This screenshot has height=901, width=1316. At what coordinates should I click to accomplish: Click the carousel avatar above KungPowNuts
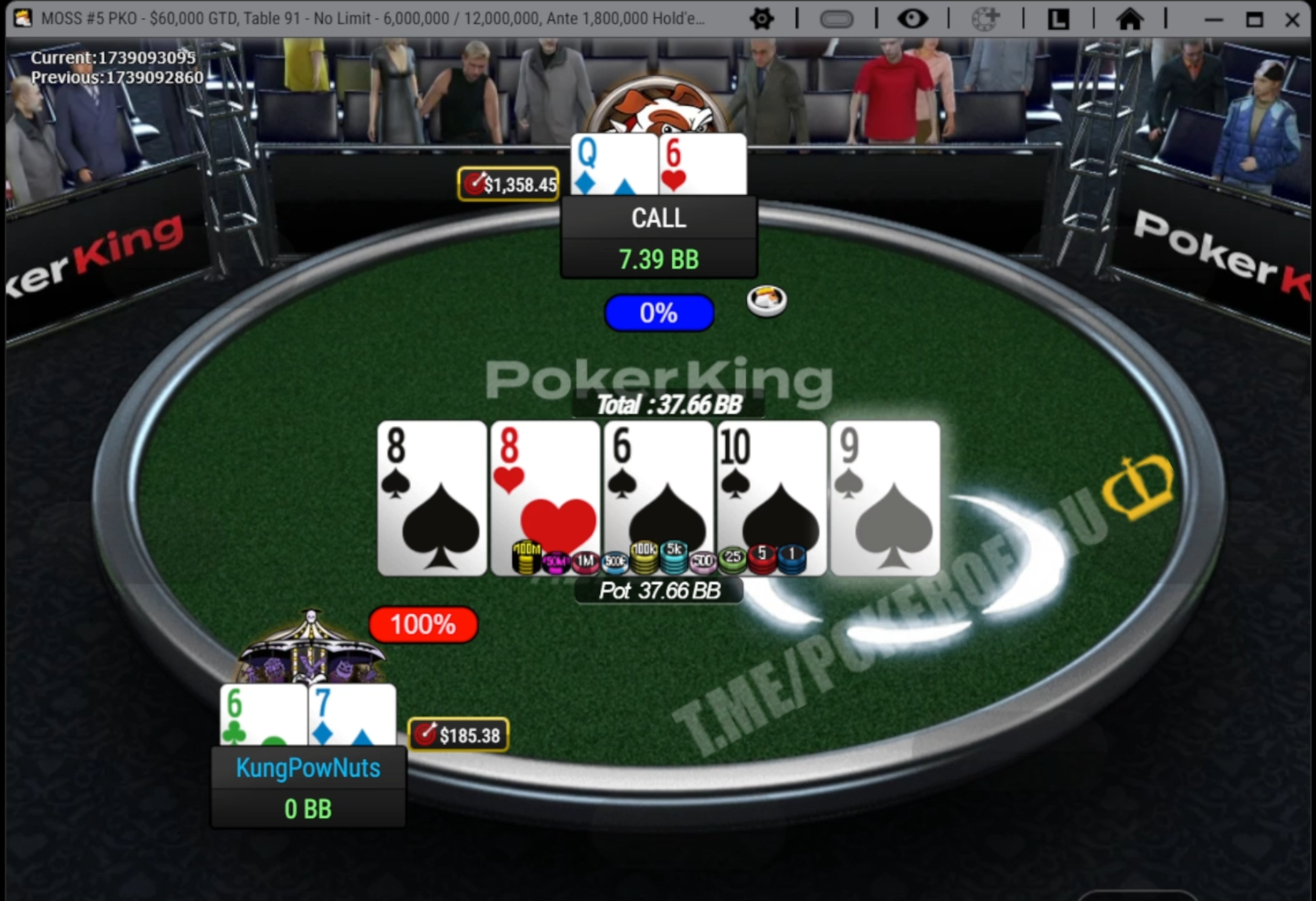pyautogui.click(x=311, y=651)
